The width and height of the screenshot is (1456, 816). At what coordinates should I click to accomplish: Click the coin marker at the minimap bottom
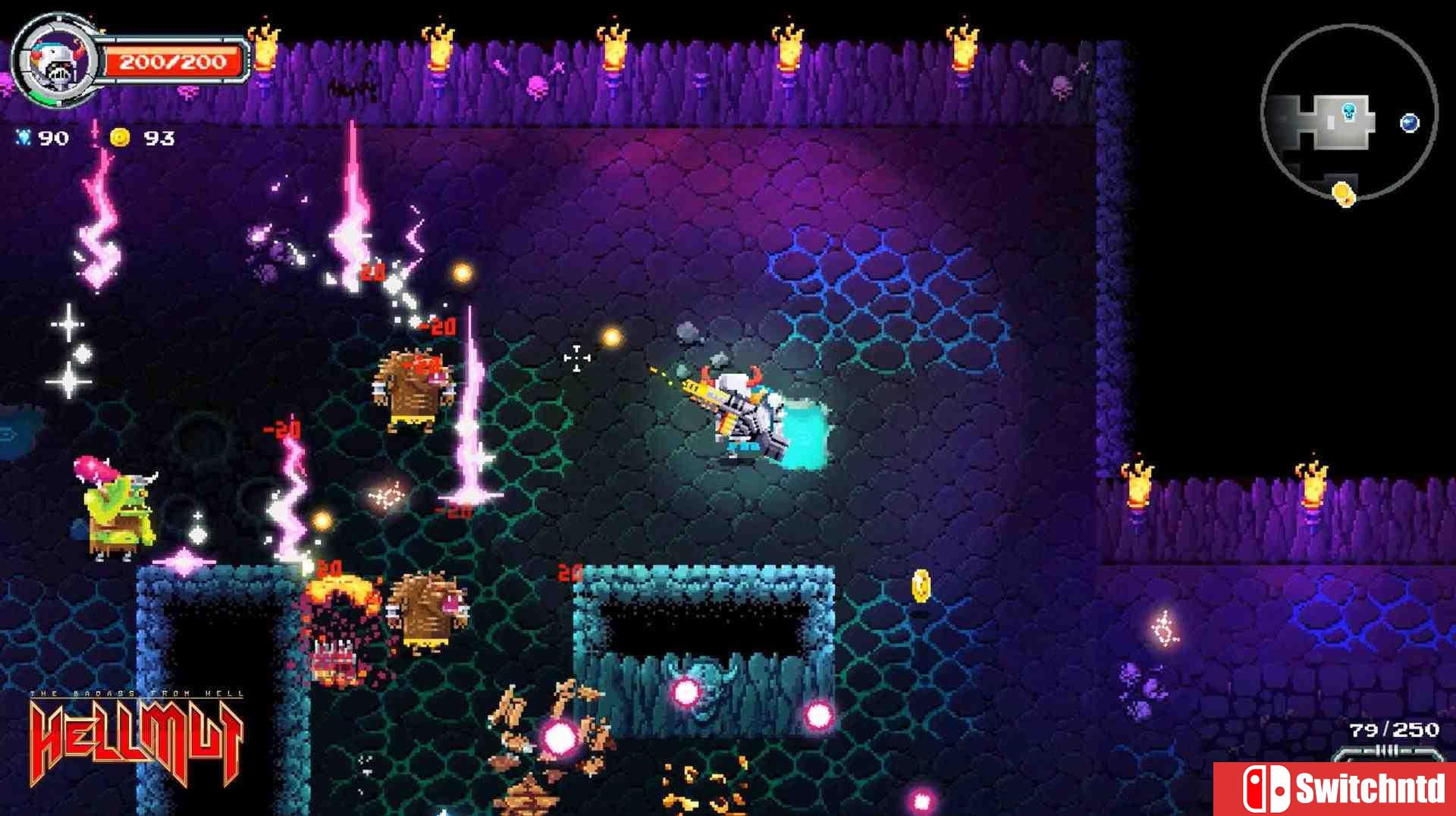coord(1344,193)
